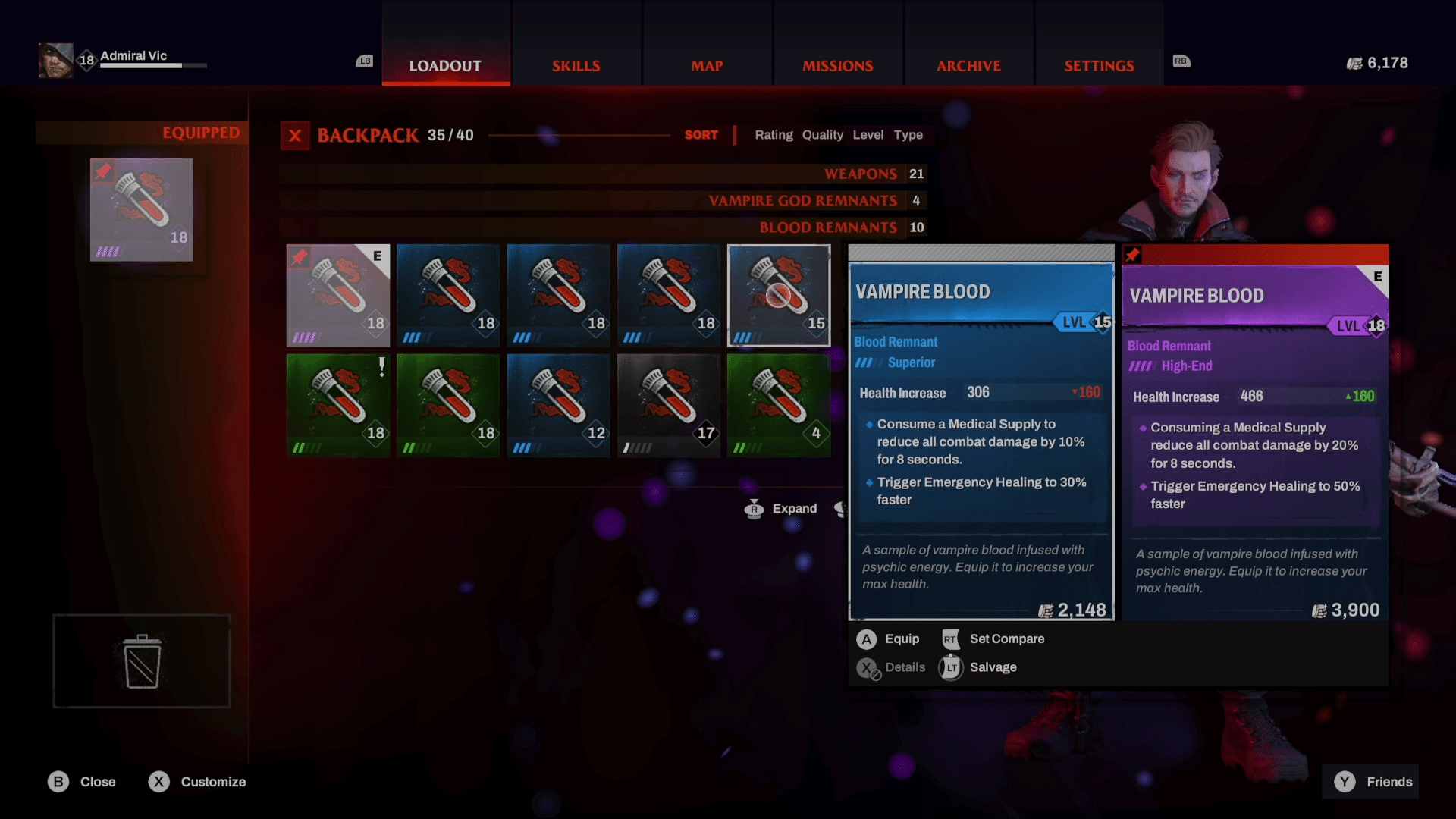
Task: Open the Archive tab
Action: (968, 66)
